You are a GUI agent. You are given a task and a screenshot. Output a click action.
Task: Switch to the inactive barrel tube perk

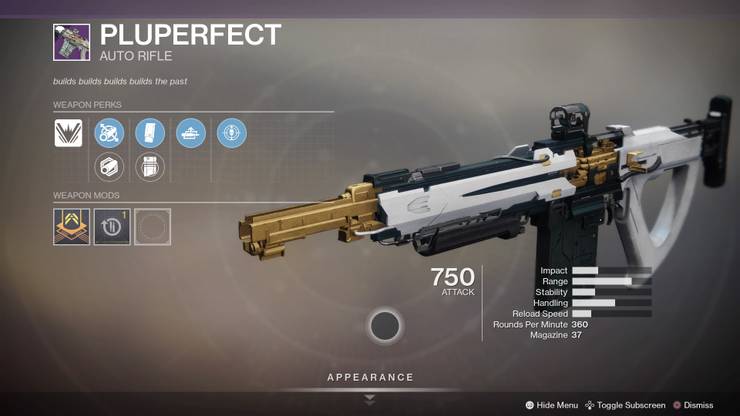point(109,167)
